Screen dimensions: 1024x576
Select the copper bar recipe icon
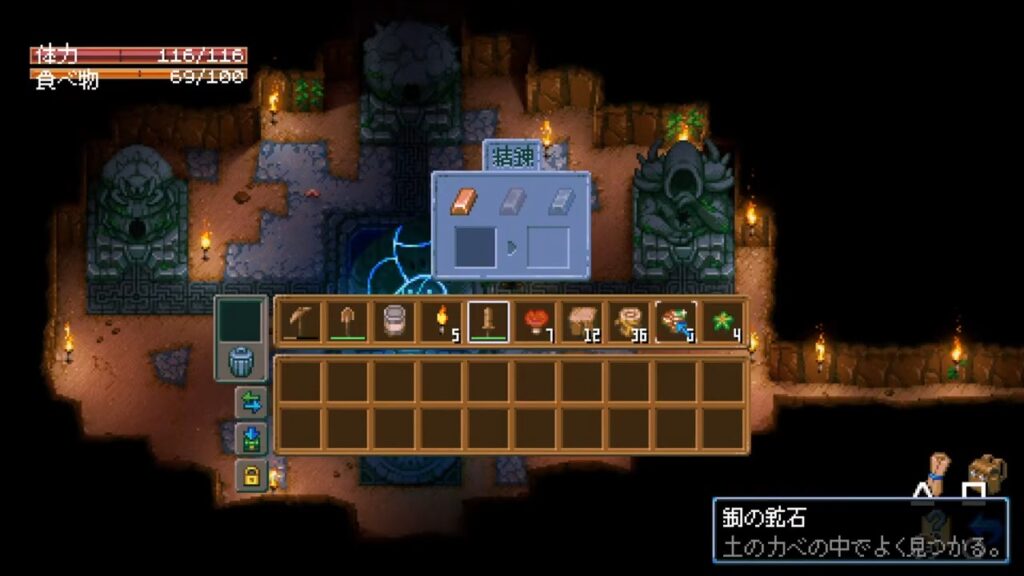(x=464, y=202)
